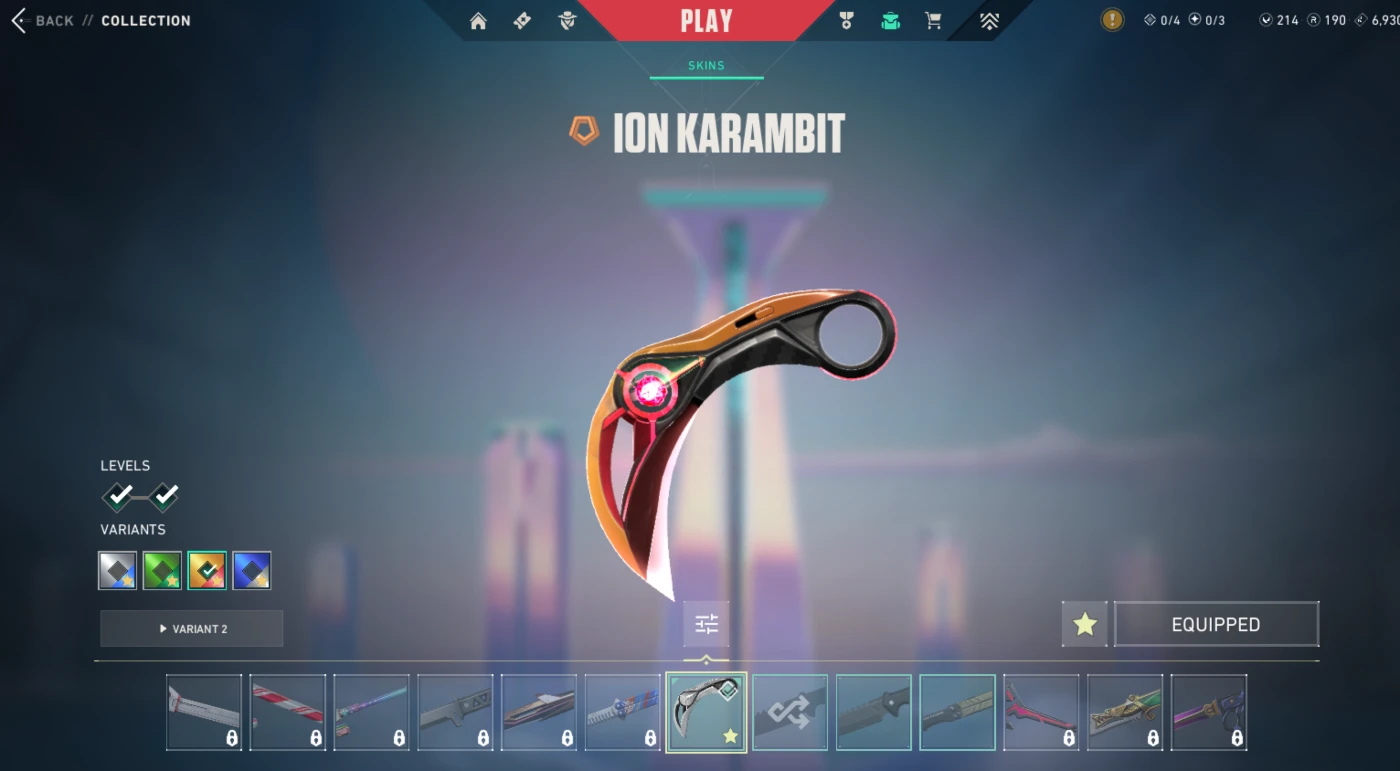
Task: Choose the random shuffle melee thumbnail
Action: coord(790,712)
